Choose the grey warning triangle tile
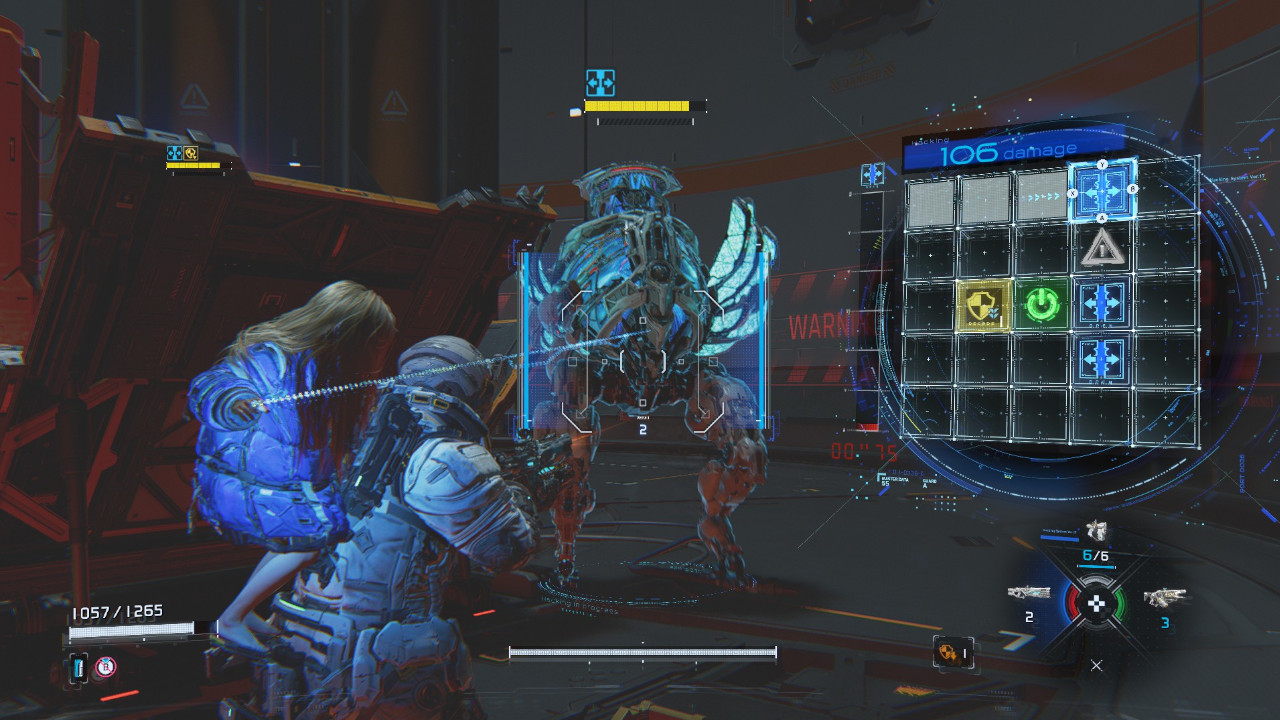Screen dimensions: 1280x720 coord(1103,247)
